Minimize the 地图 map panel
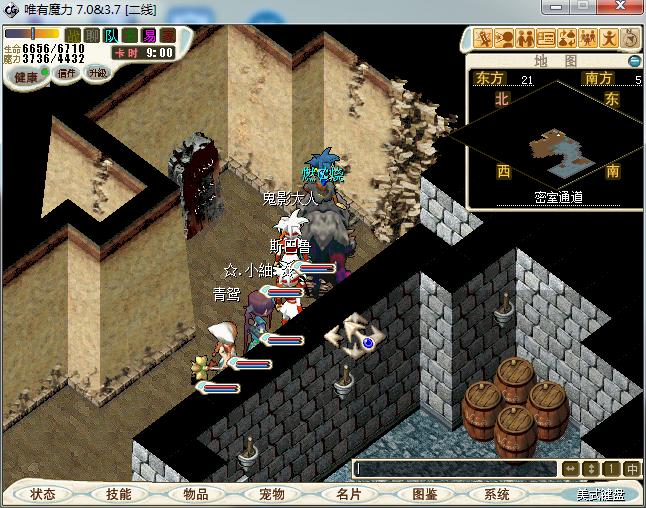This screenshot has height=508, width=646. click(634, 61)
